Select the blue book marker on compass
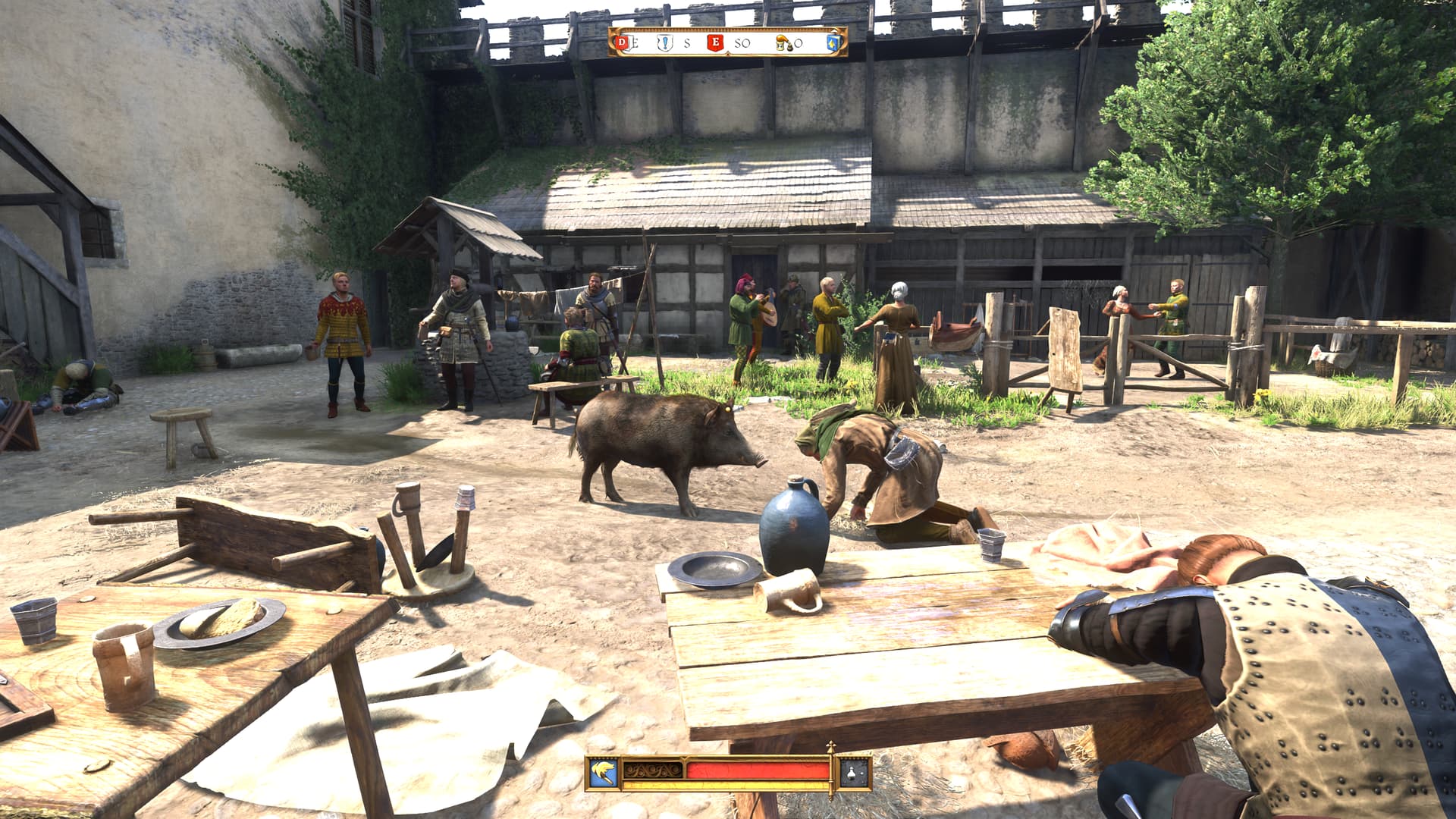 833,42
